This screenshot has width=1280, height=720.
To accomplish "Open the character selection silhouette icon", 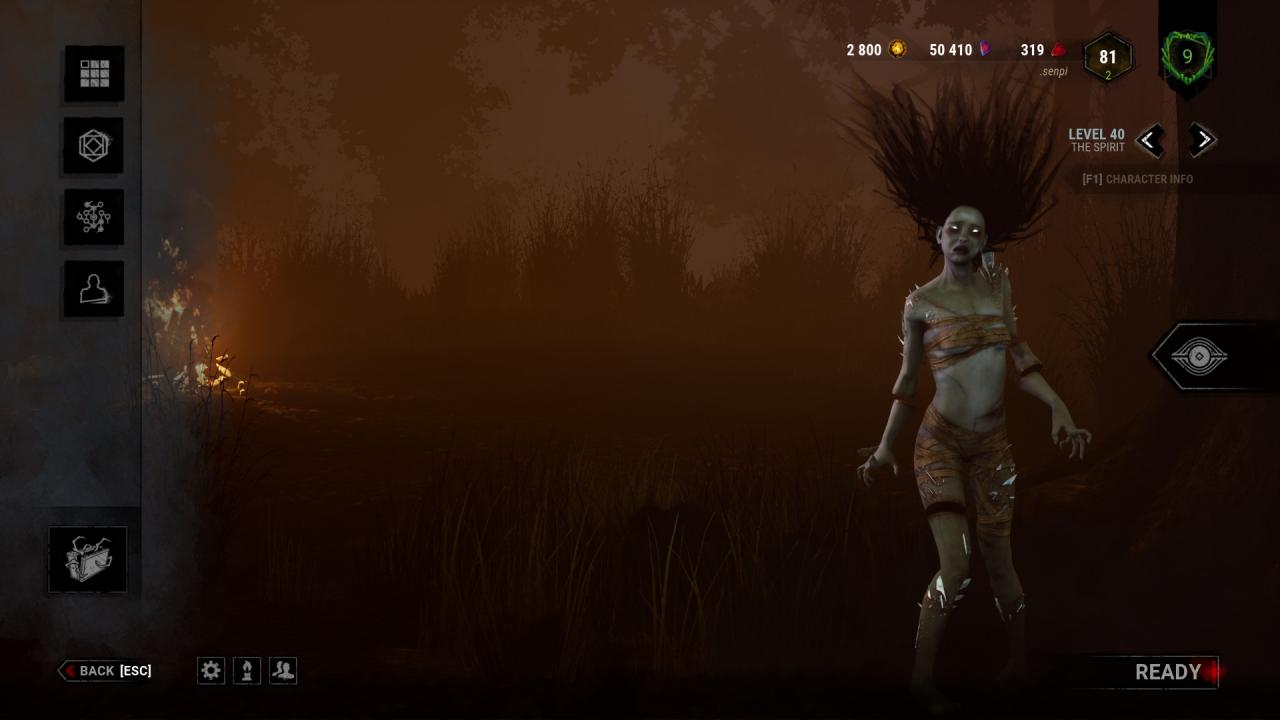I will pyautogui.click(x=94, y=289).
